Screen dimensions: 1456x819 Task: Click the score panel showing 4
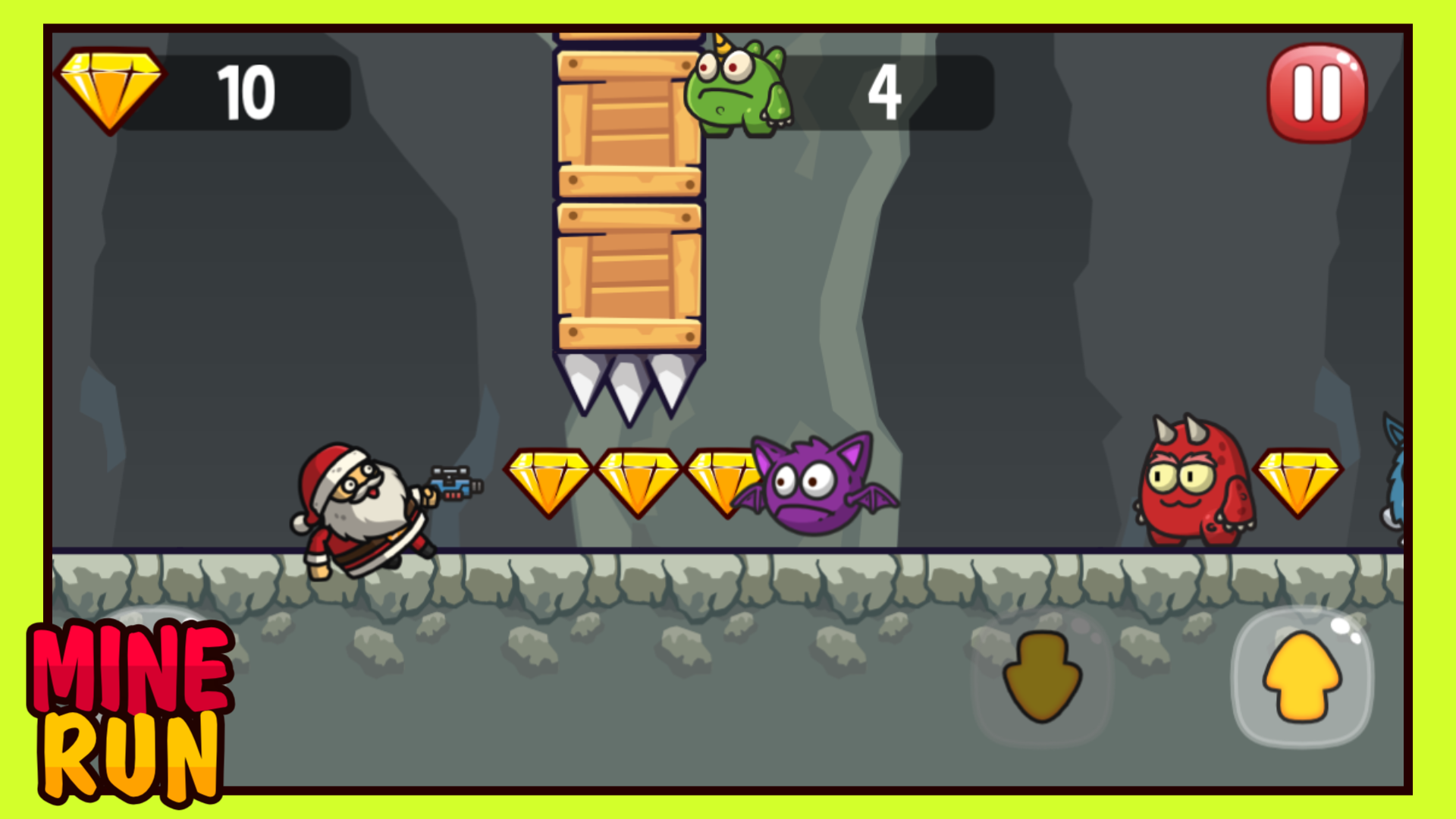[x=887, y=91]
